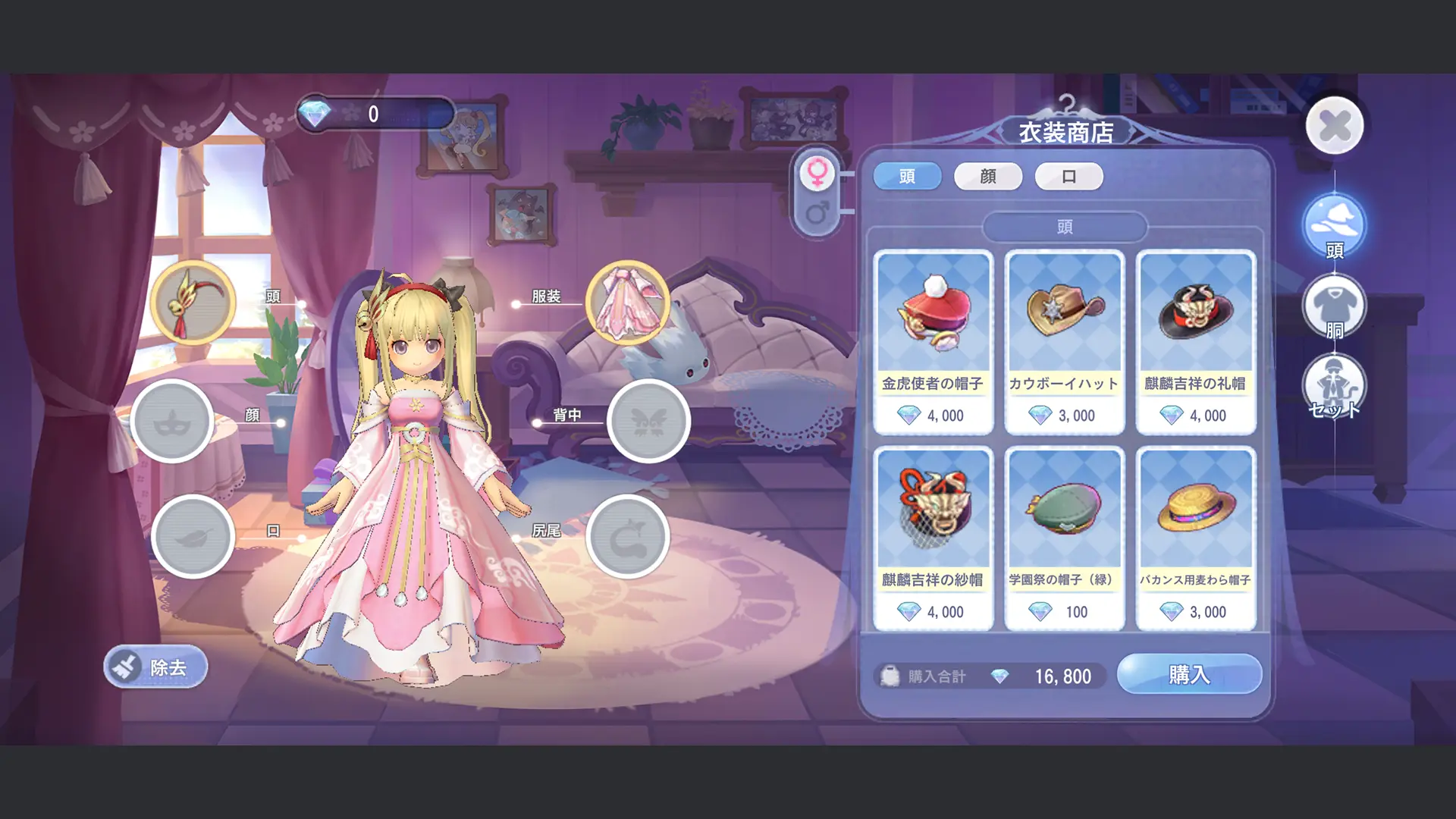Select the カウボーイハット item thumbnail
The height and width of the screenshot is (819, 1456).
1064,318
